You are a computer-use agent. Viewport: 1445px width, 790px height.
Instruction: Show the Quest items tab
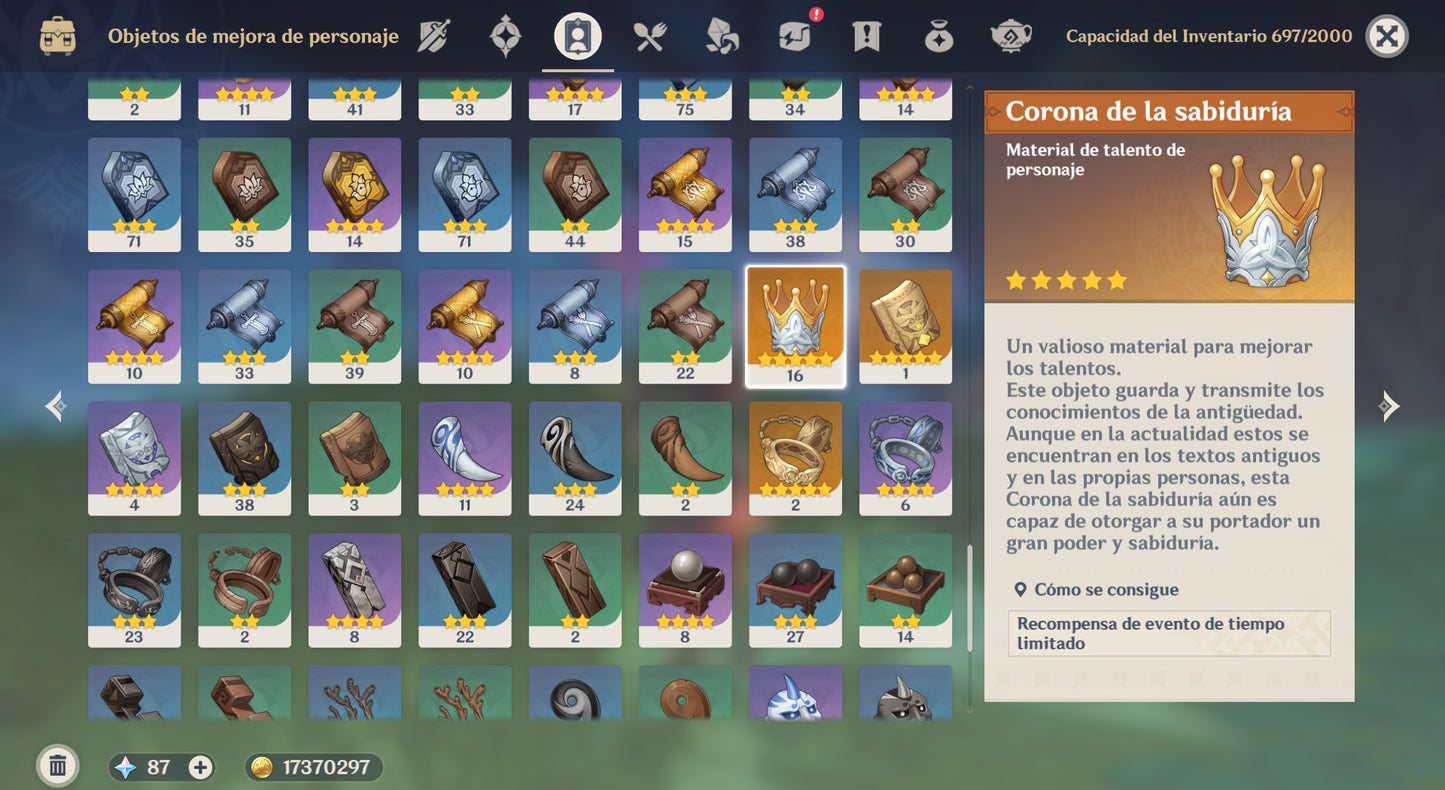(866, 37)
